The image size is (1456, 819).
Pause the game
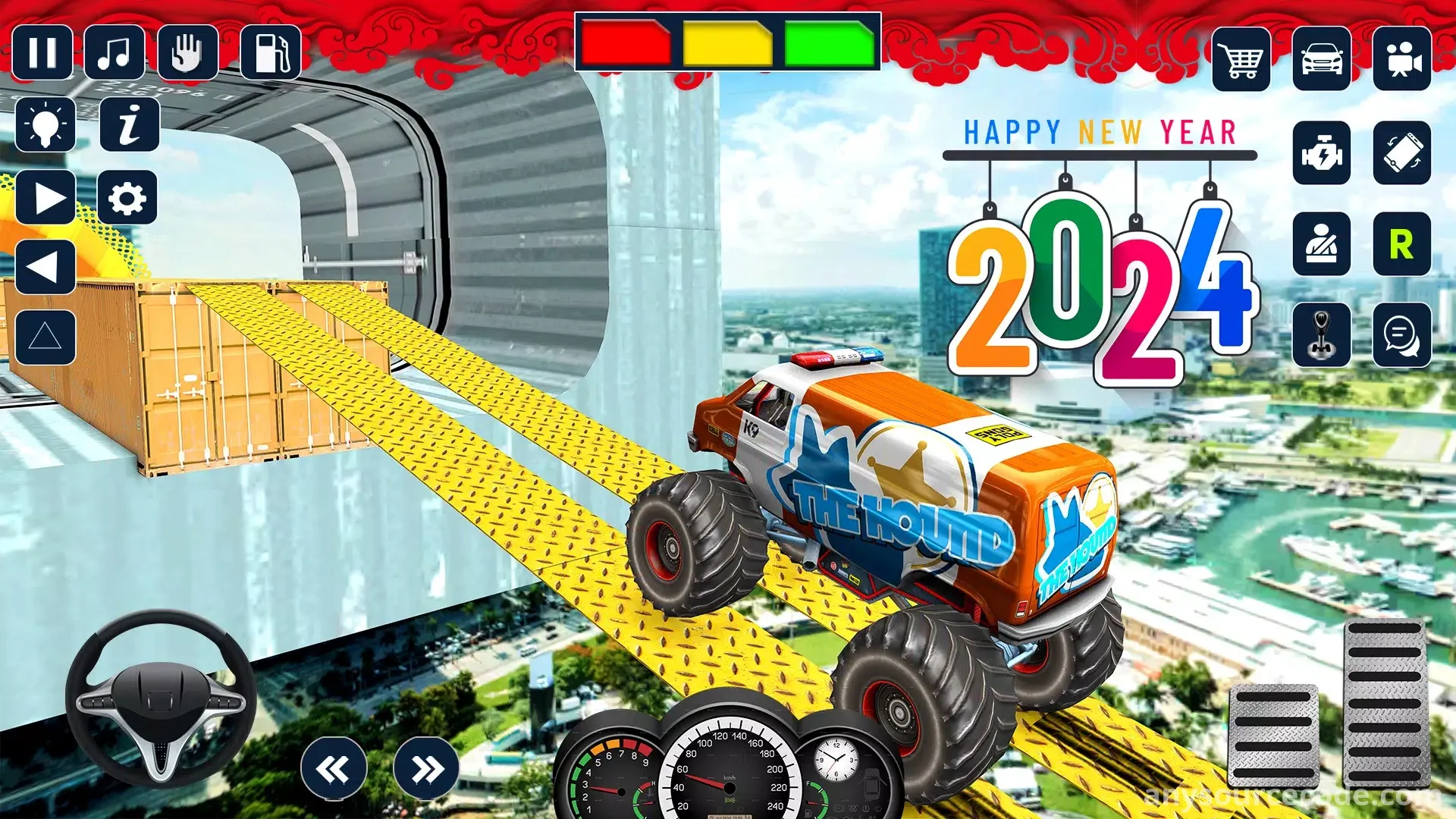coord(42,53)
